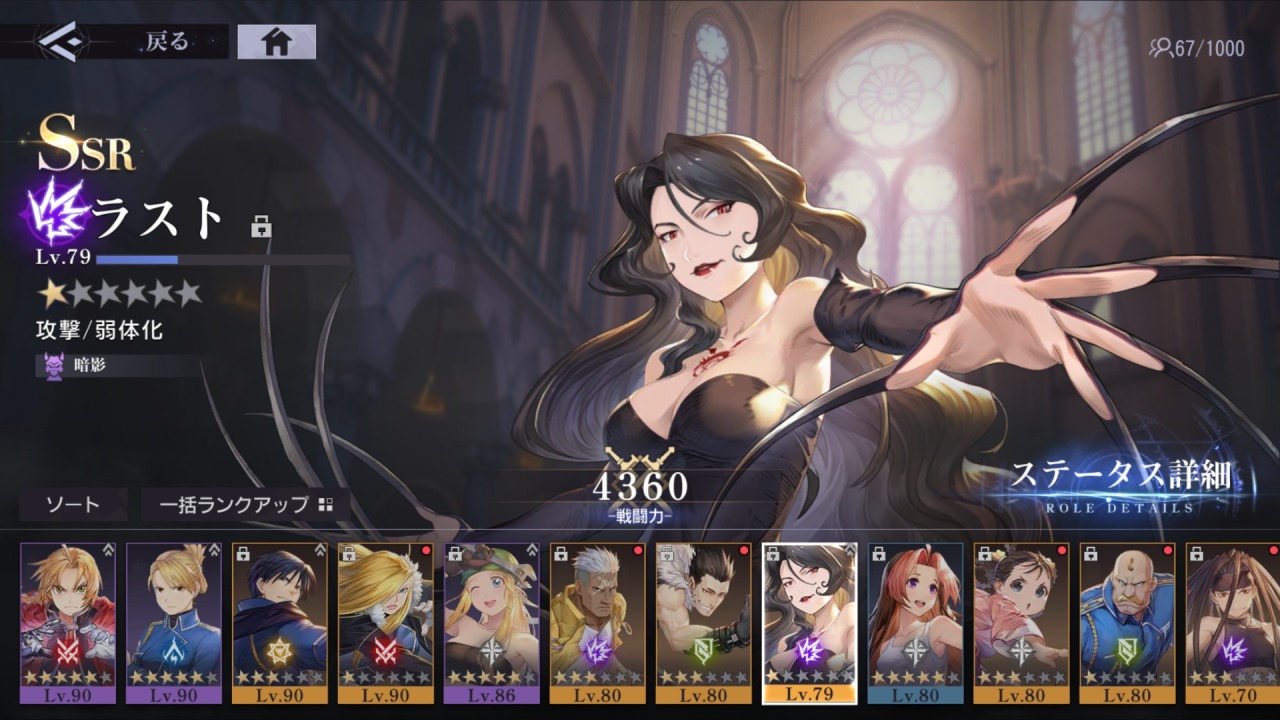Select the Lv.86 winking blonde girl card
The width and height of the screenshot is (1280, 720).
(492, 623)
